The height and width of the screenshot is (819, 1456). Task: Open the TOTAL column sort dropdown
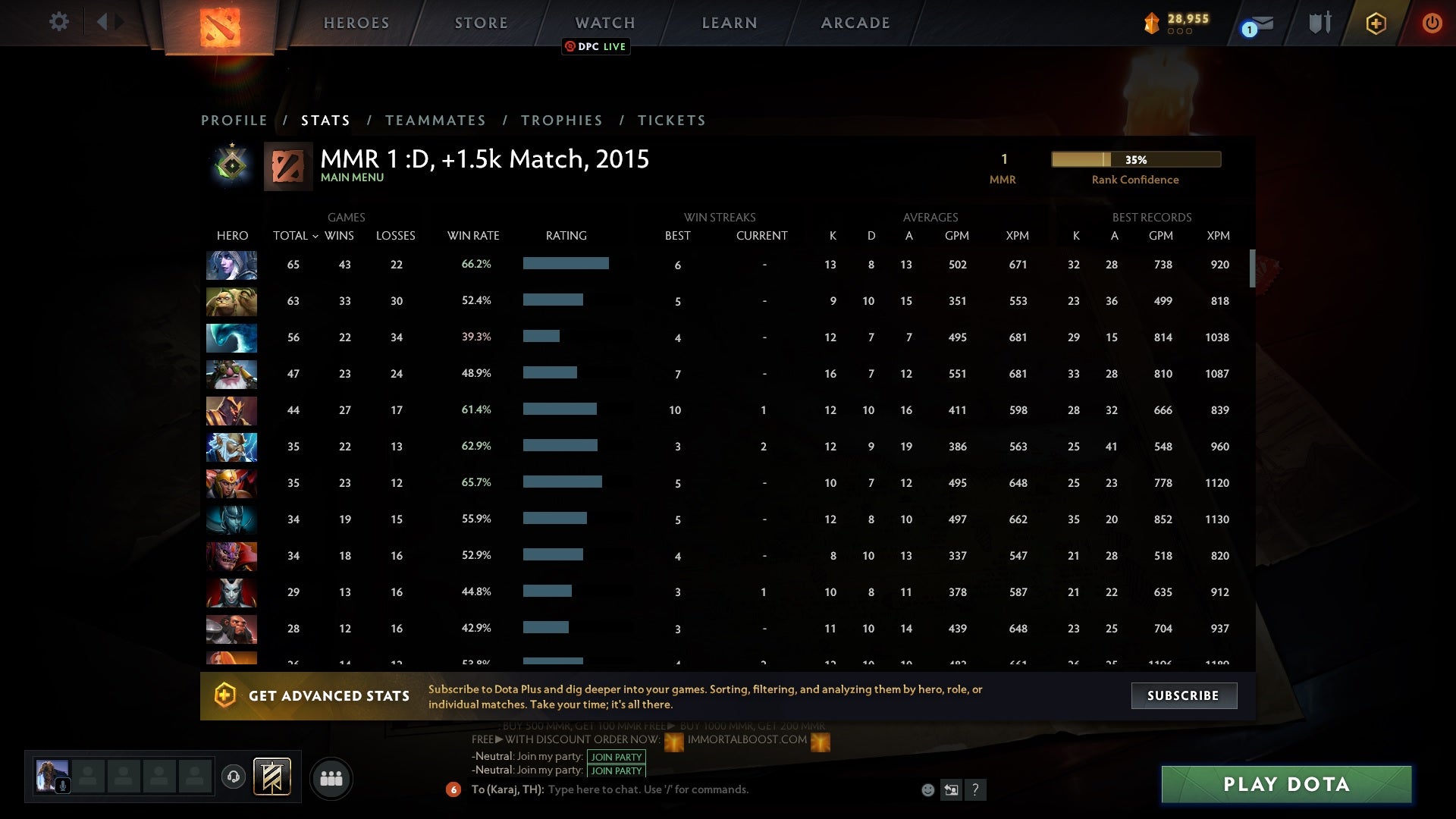click(x=318, y=236)
